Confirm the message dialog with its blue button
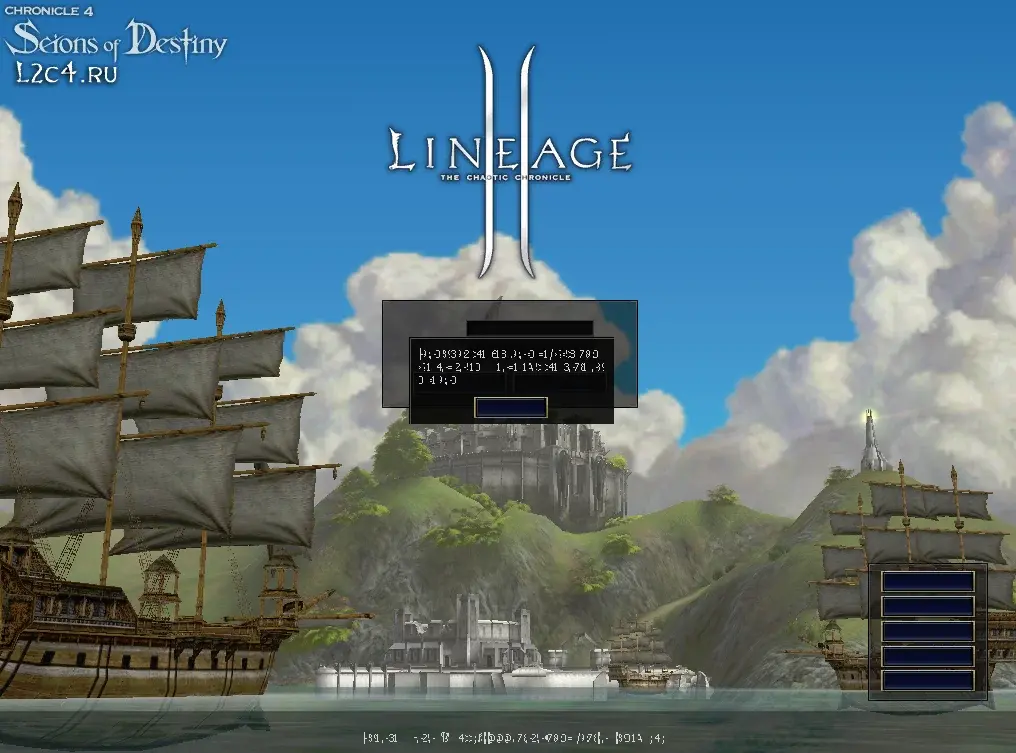This screenshot has width=1016, height=753. click(x=510, y=407)
